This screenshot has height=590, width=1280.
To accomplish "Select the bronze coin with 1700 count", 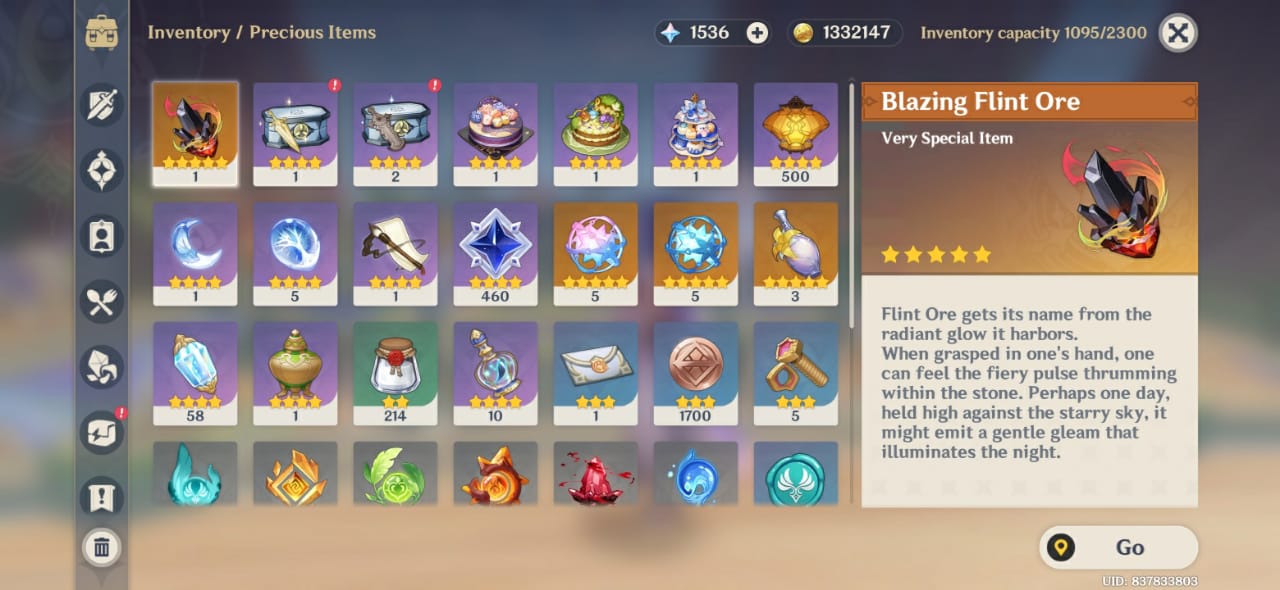I will tap(695, 372).
